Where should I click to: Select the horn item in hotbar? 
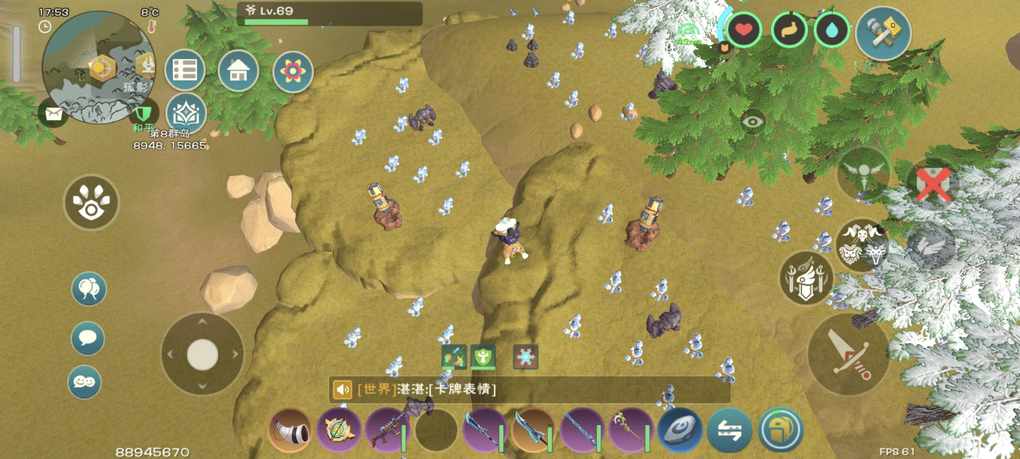(290, 431)
